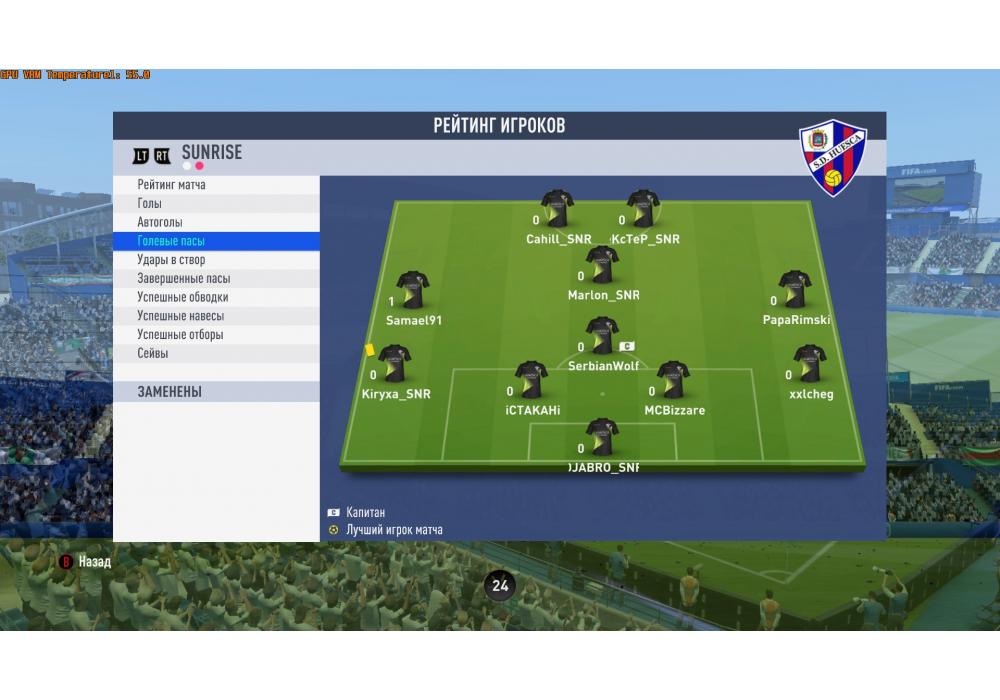
Task: Select Успешные обводки in the list
Action: coord(182,297)
